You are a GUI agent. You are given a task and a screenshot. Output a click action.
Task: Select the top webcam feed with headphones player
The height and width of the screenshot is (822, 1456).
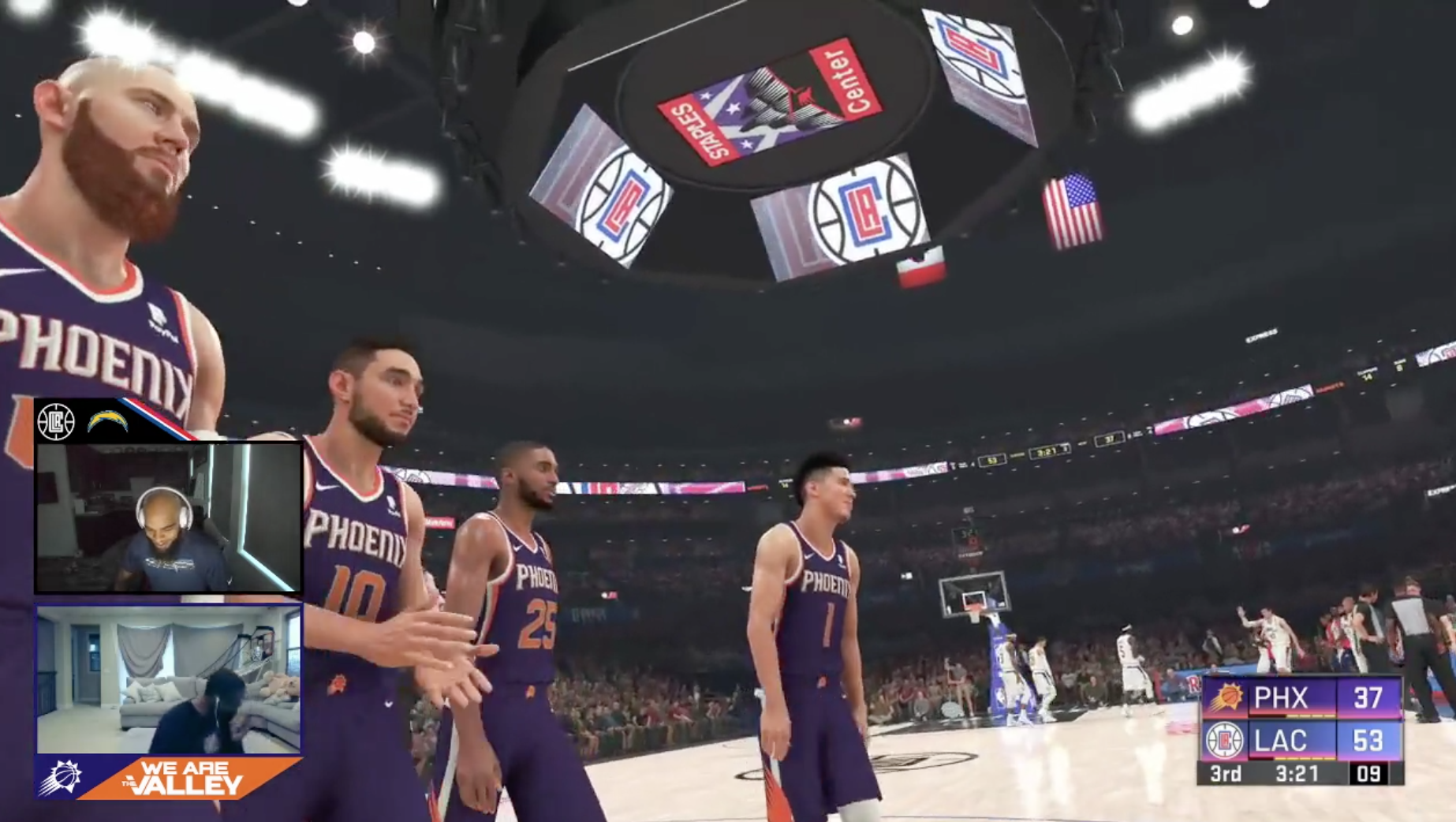pos(168,517)
